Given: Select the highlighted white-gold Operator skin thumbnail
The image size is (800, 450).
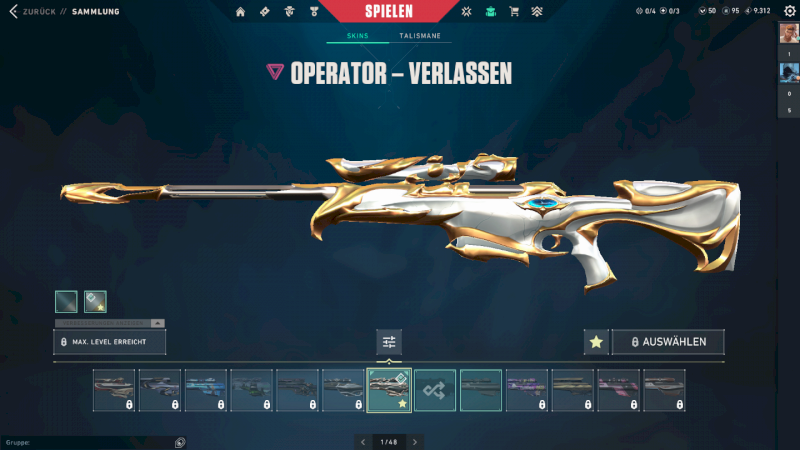Looking at the screenshot, I should pyautogui.click(x=389, y=390).
